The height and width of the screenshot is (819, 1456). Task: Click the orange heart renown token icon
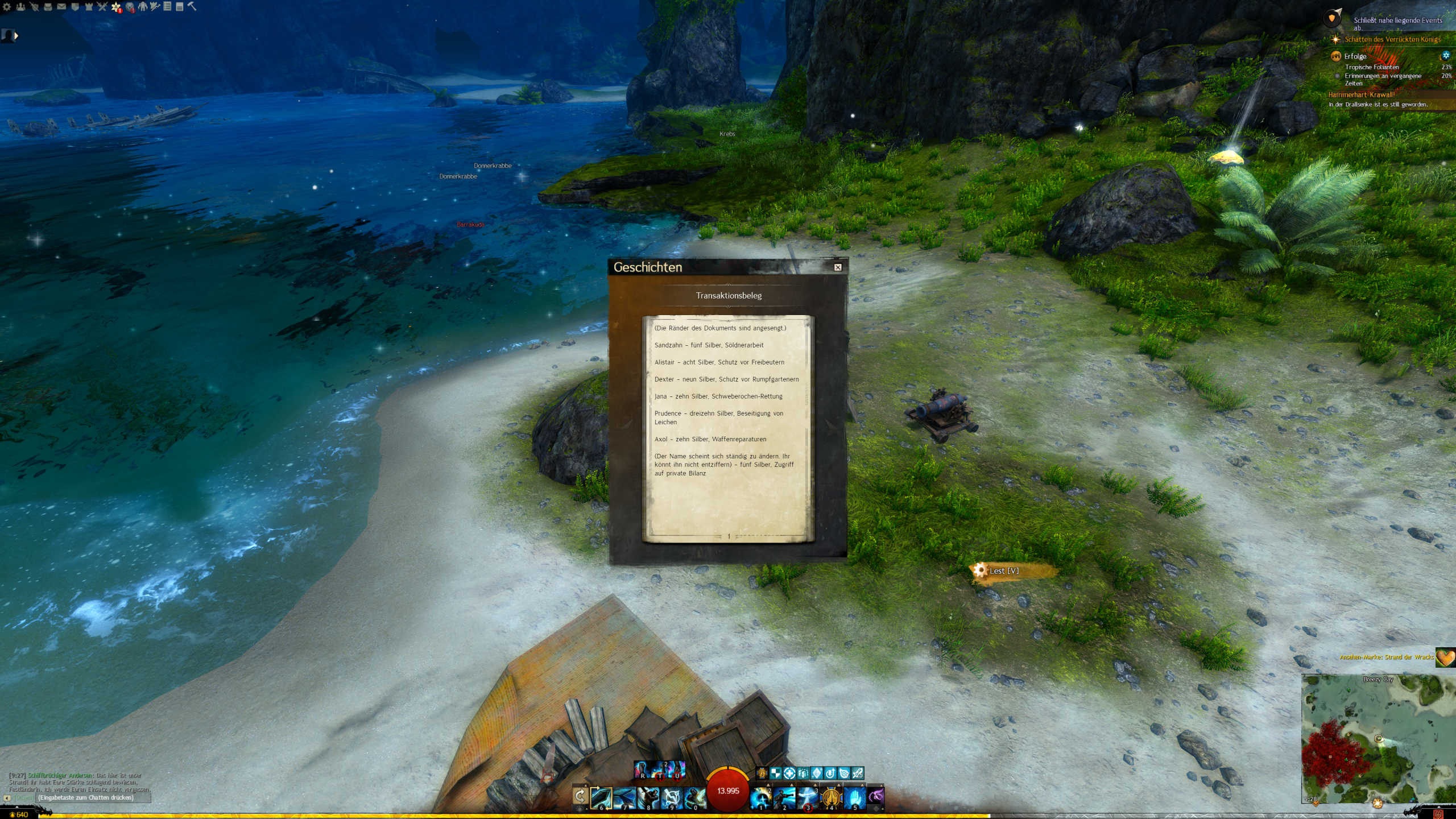pyautogui.click(x=1445, y=657)
